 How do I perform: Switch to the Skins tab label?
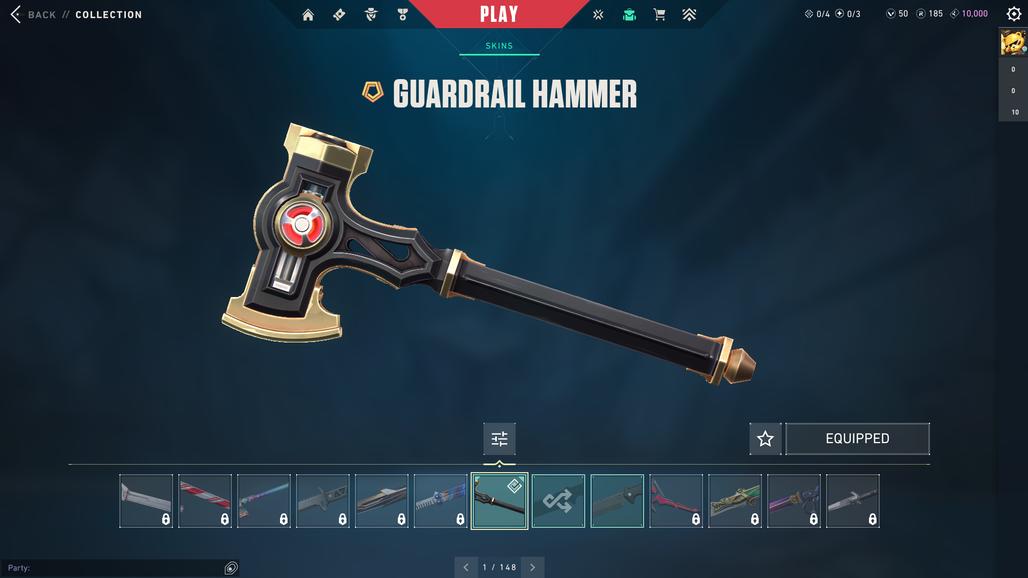[x=499, y=46]
